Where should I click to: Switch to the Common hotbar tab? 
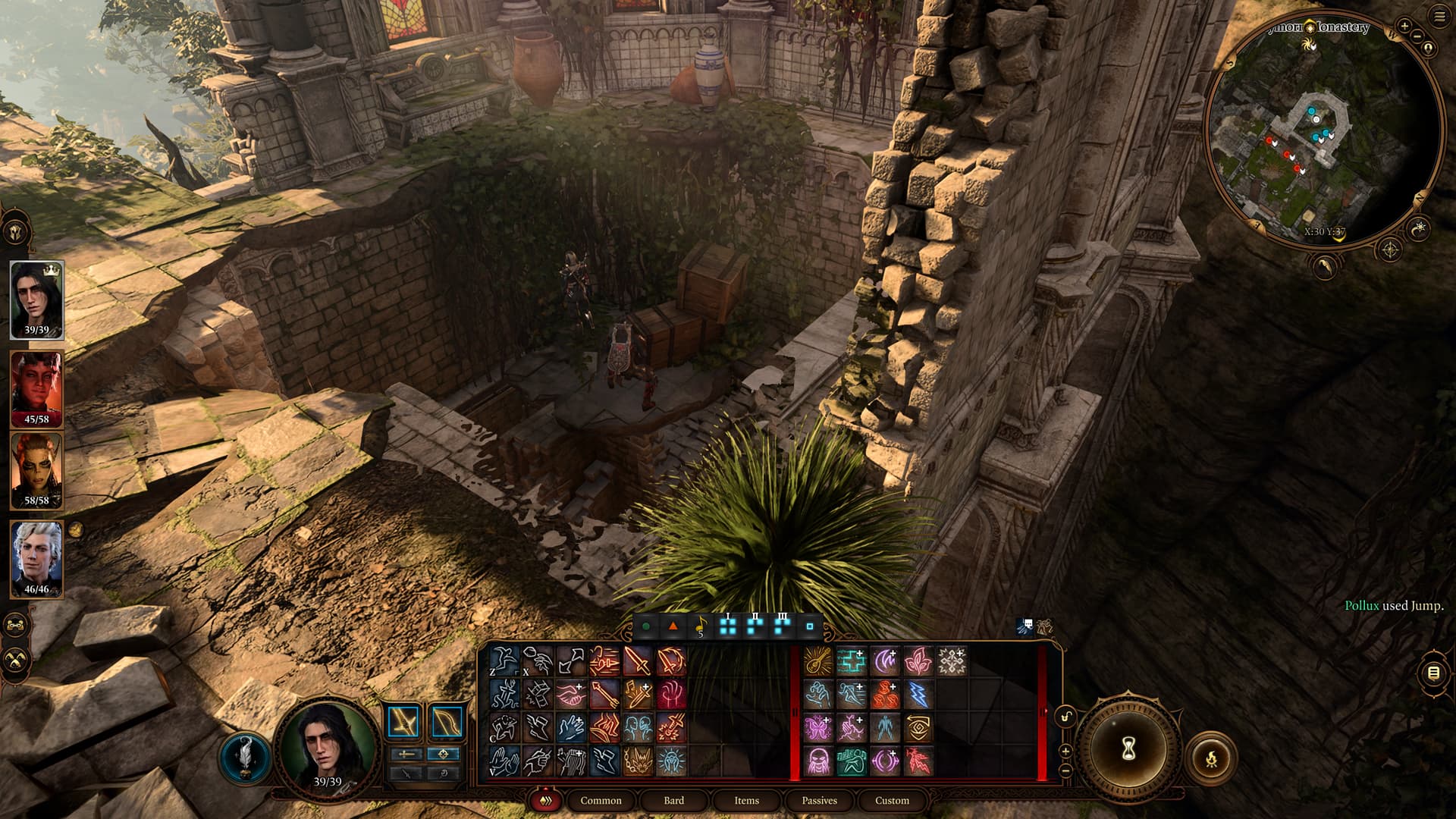pos(601,800)
